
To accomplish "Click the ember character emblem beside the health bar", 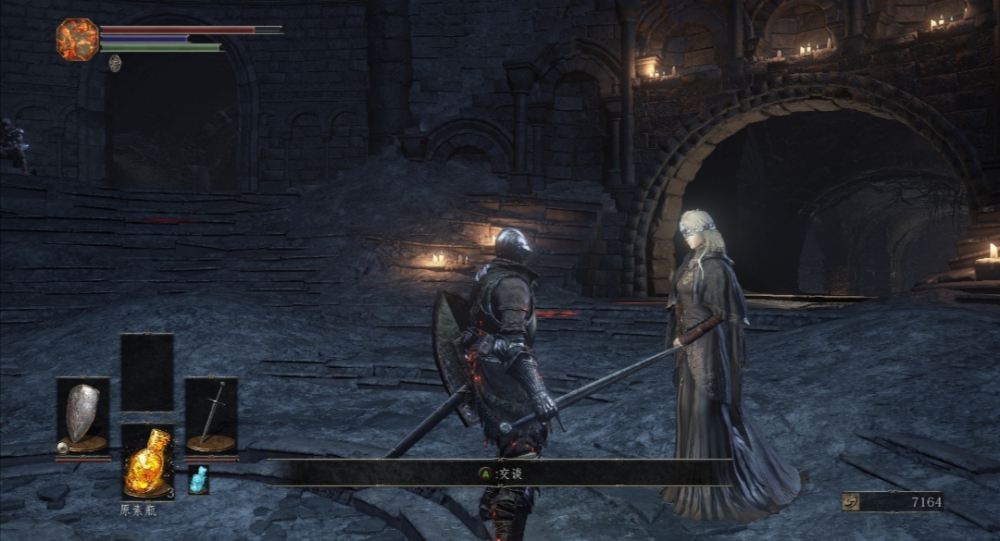I will tap(77, 39).
